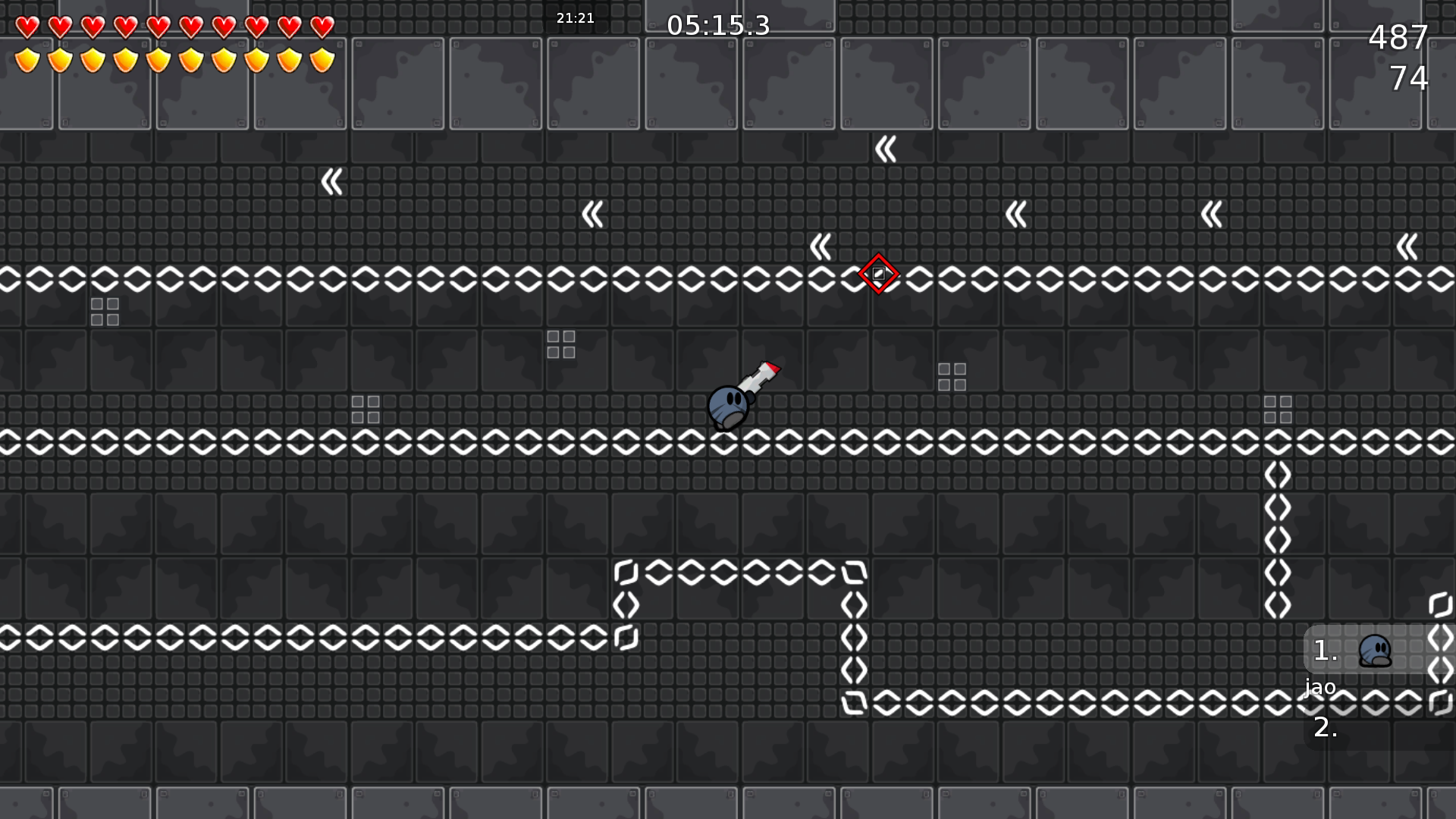
Task: Click the 21:21 clock display
Action: [x=575, y=17]
